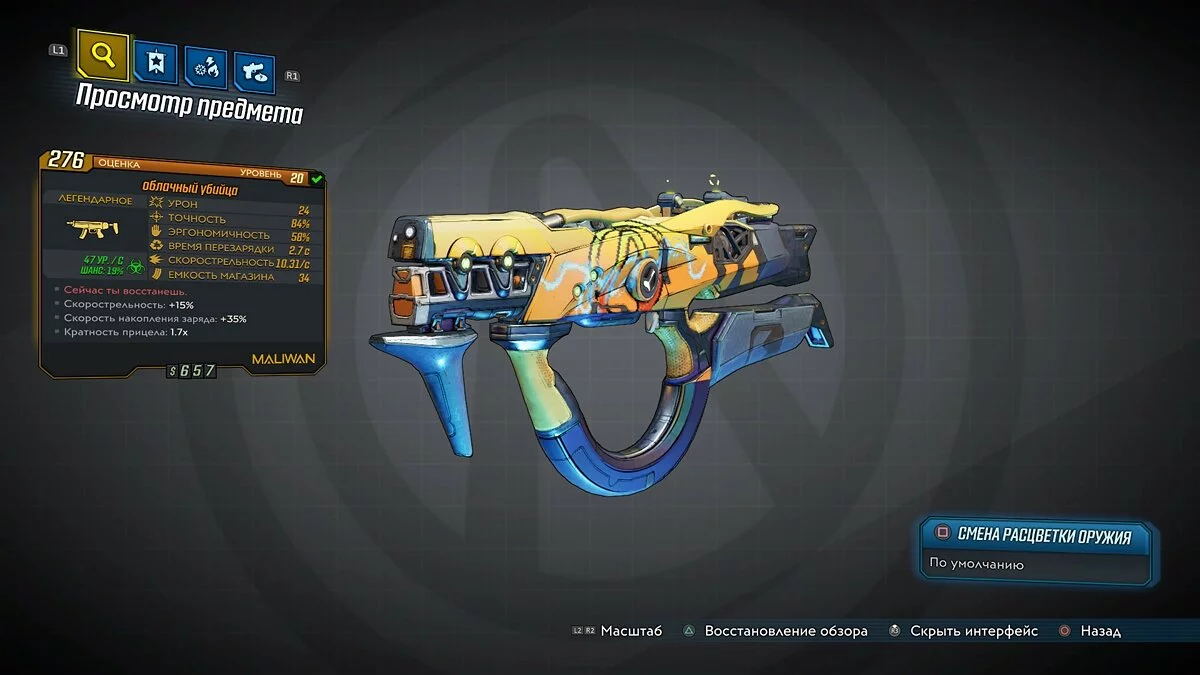Activate «Восстановление обзора» to reset the view
The width and height of the screenshot is (1200, 675).
pyautogui.click(x=775, y=631)
